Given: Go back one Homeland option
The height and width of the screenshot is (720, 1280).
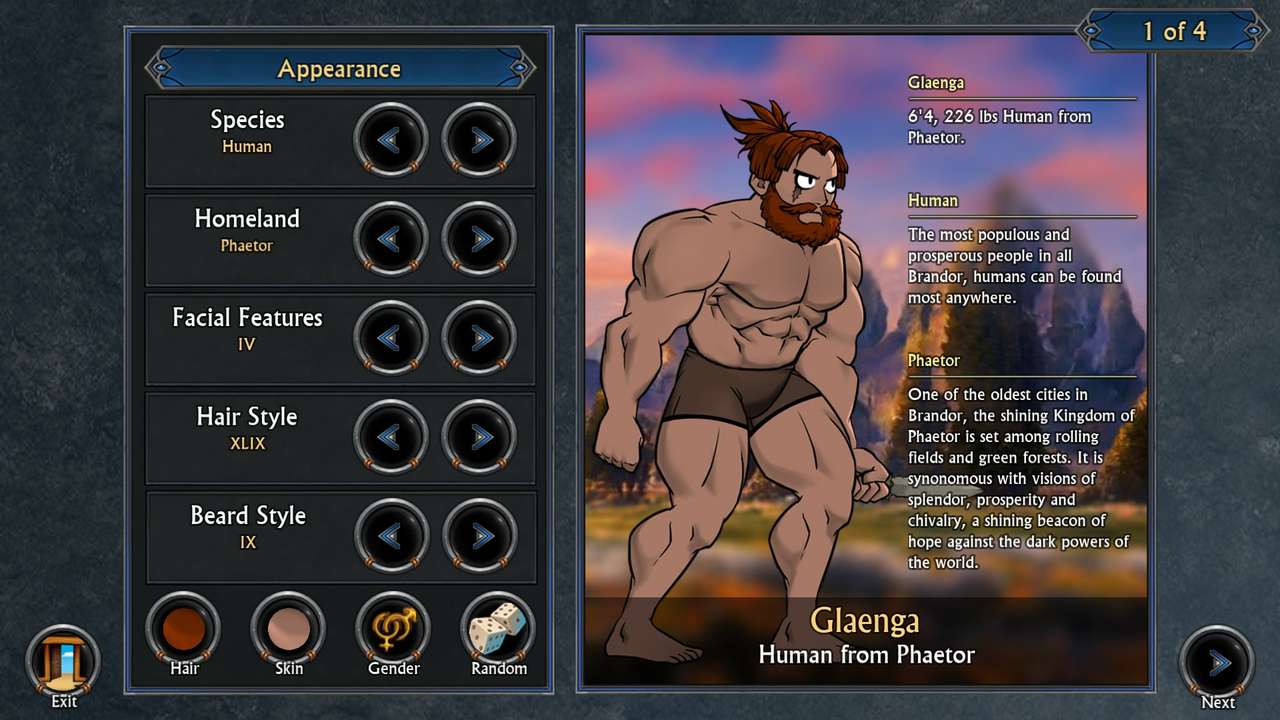Looking at the screenshot, I should [391, 239].
